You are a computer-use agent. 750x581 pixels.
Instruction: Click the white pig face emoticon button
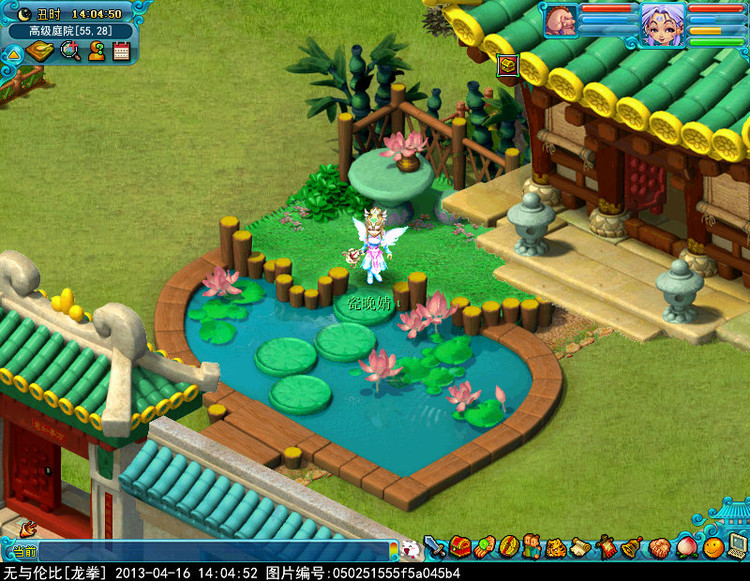(x=410, y=549)
